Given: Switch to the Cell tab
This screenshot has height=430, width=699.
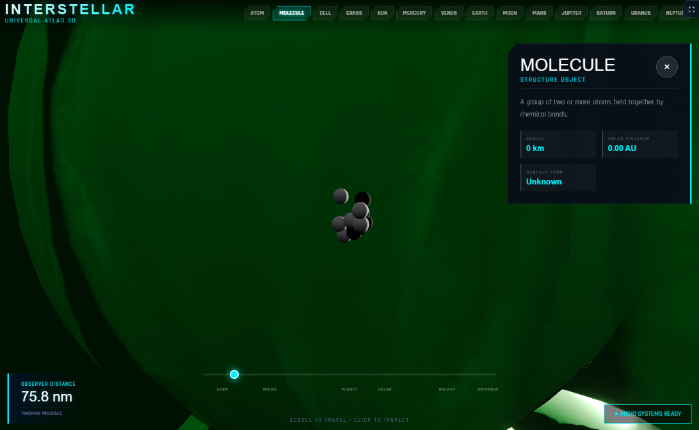Looking at the screenshot, I should coord(325,13).
